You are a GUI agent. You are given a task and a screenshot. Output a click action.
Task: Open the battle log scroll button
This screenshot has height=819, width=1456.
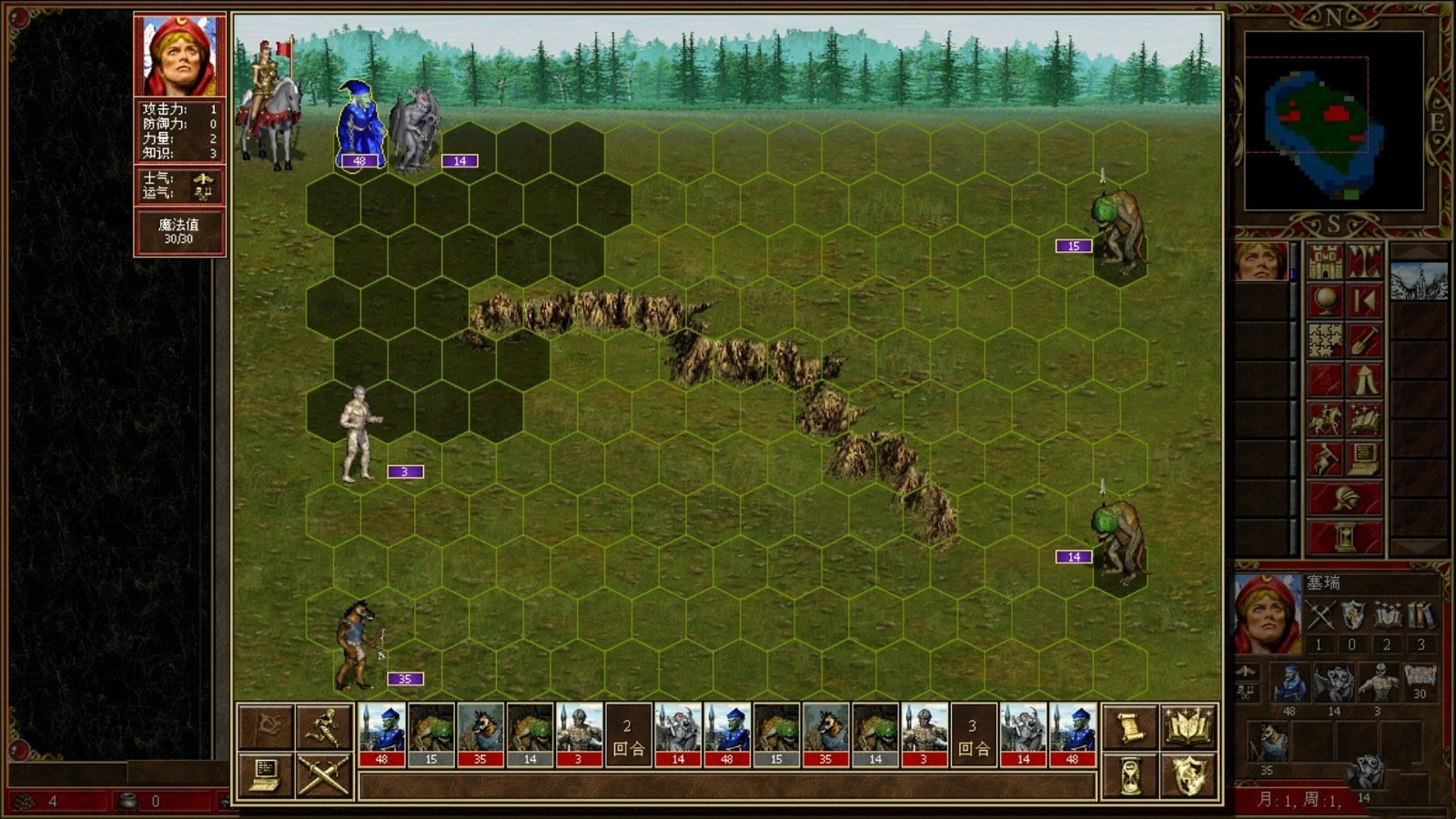pos(1130,727)
